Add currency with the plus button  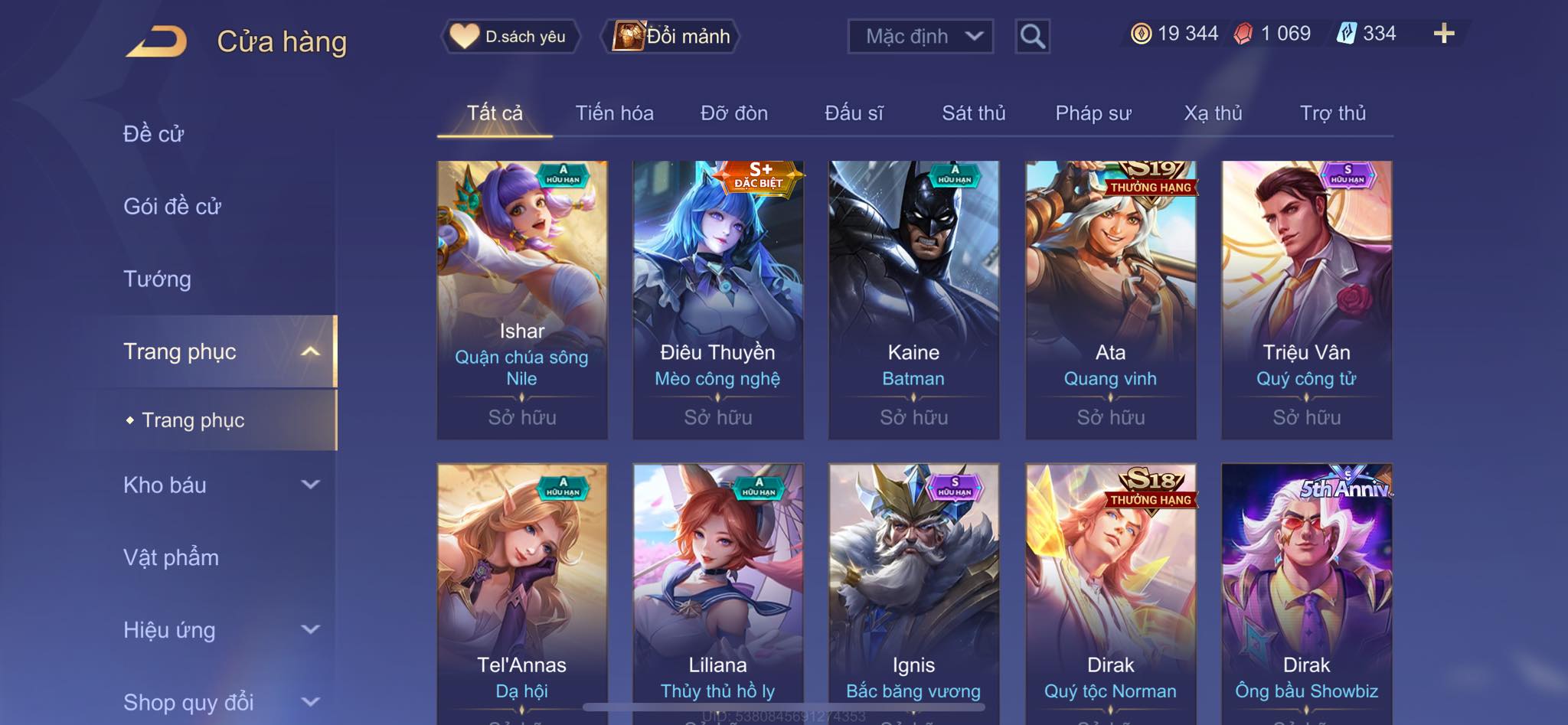(x=1443, y=34)
